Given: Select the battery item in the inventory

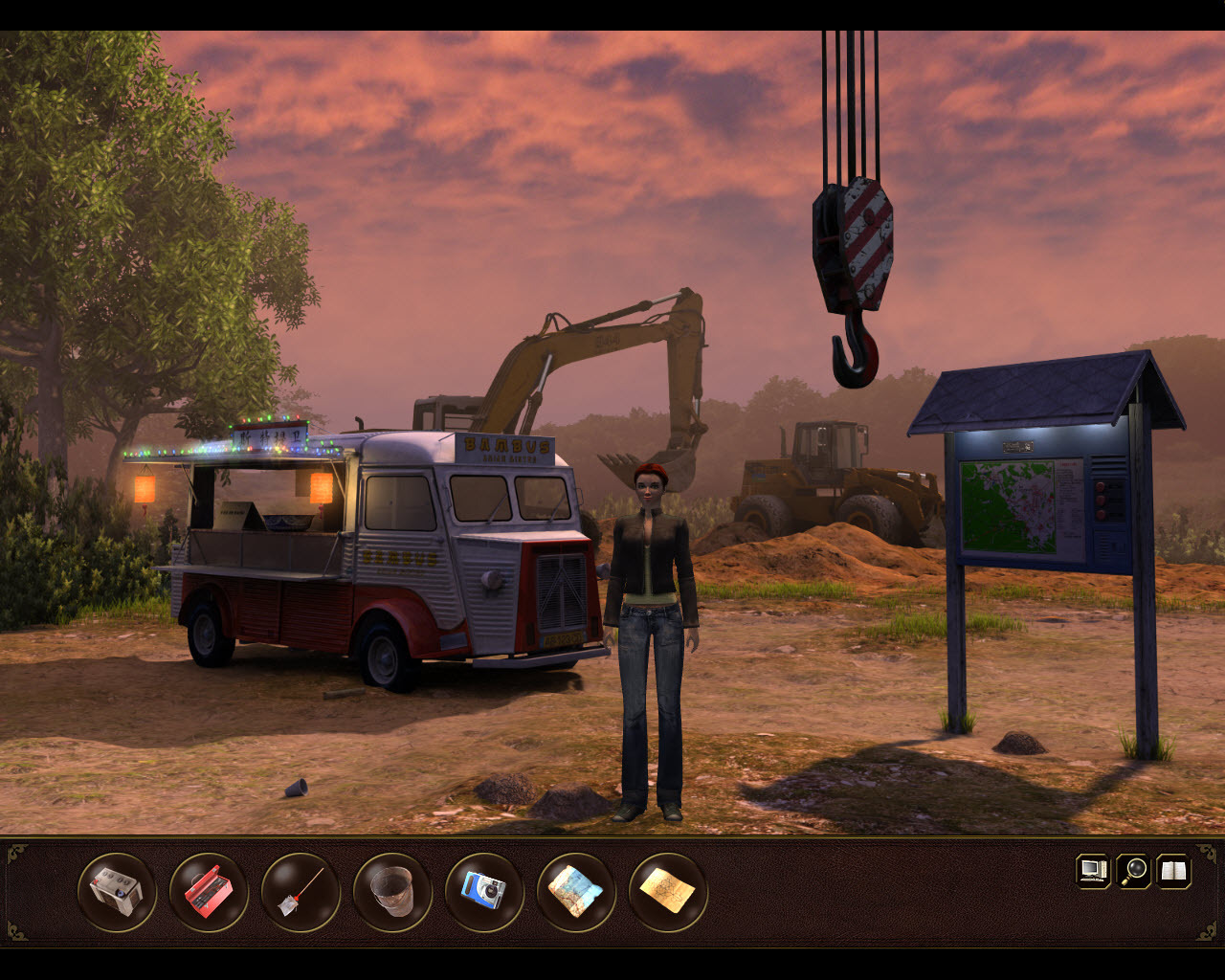Looking at the screenshot, I should click(x=116, y=892).
